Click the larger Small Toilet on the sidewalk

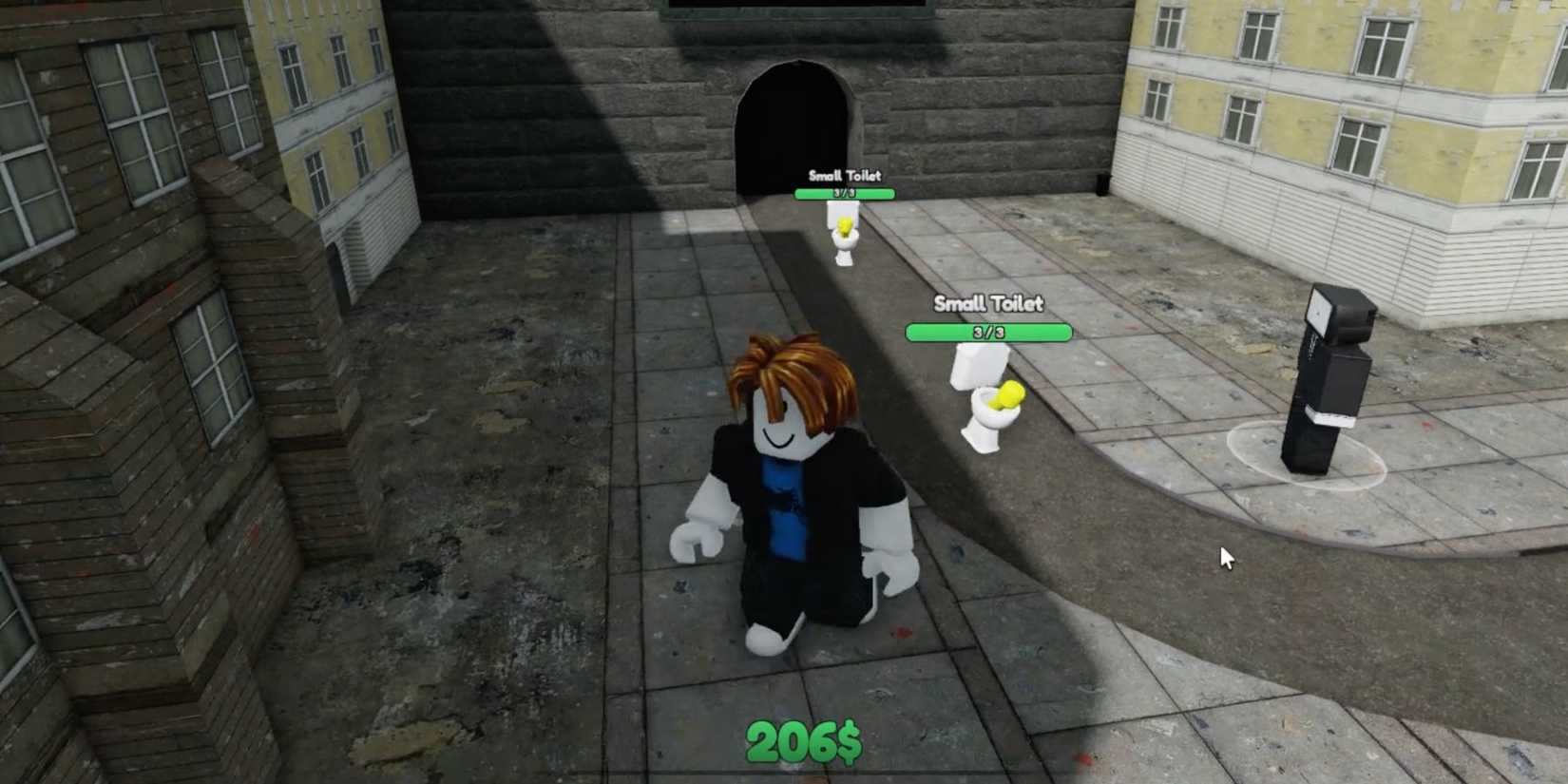[988, 409]
